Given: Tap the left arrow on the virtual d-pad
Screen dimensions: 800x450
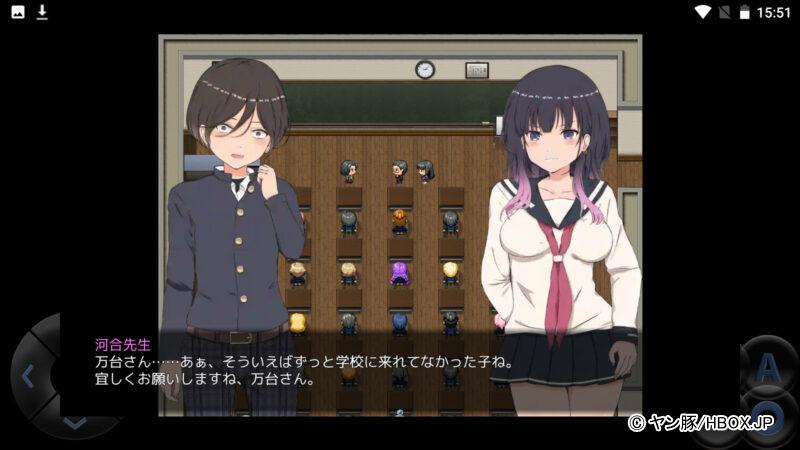Looking at the screenshot, I should (27, 376).
